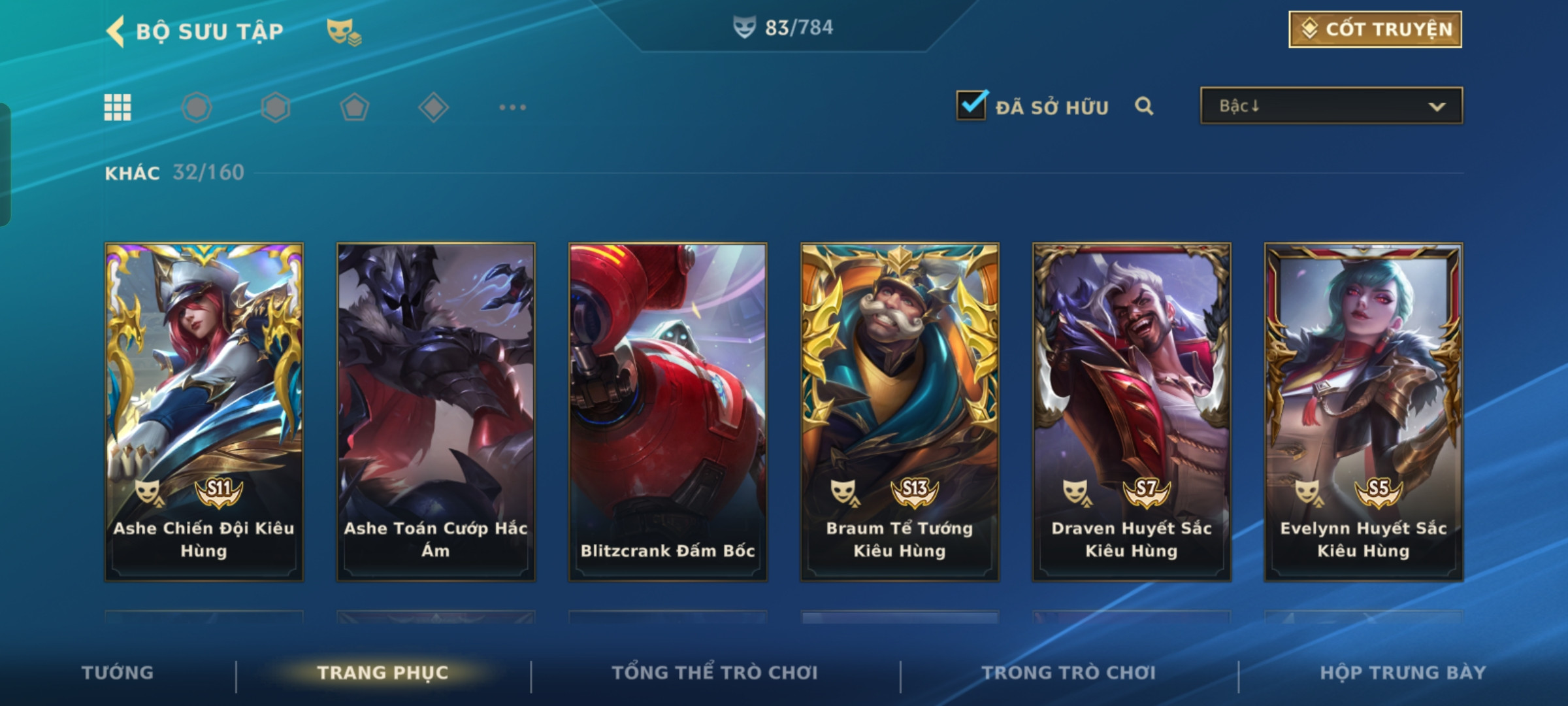This screenshot has height=706, width=1568.
Task: View Evelynn Huyết Sắc Kiêu Hùng skin
Action: tap(1364, 412)
